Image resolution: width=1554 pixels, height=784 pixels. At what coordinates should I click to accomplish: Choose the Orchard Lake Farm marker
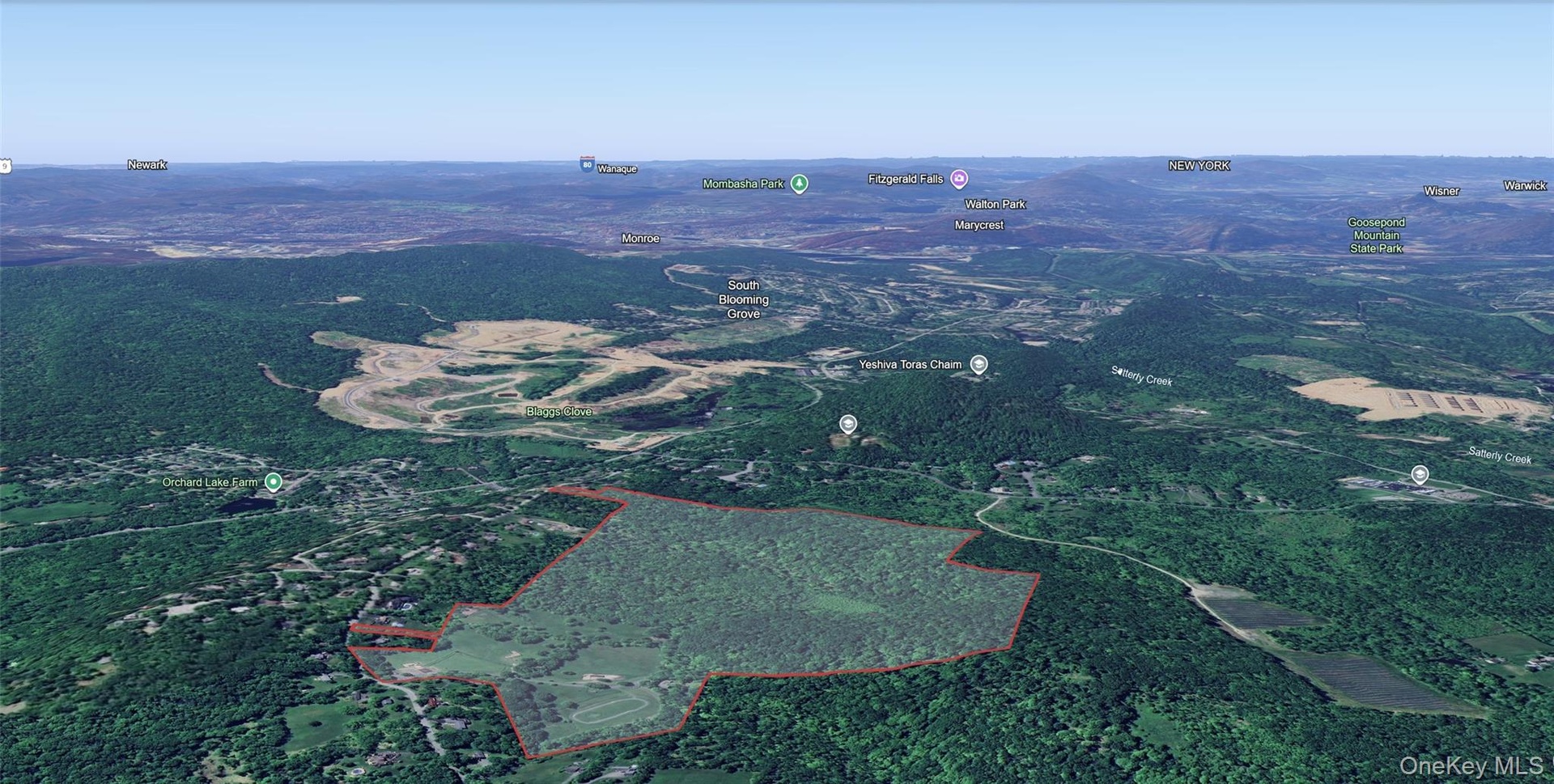pos(274,481)
